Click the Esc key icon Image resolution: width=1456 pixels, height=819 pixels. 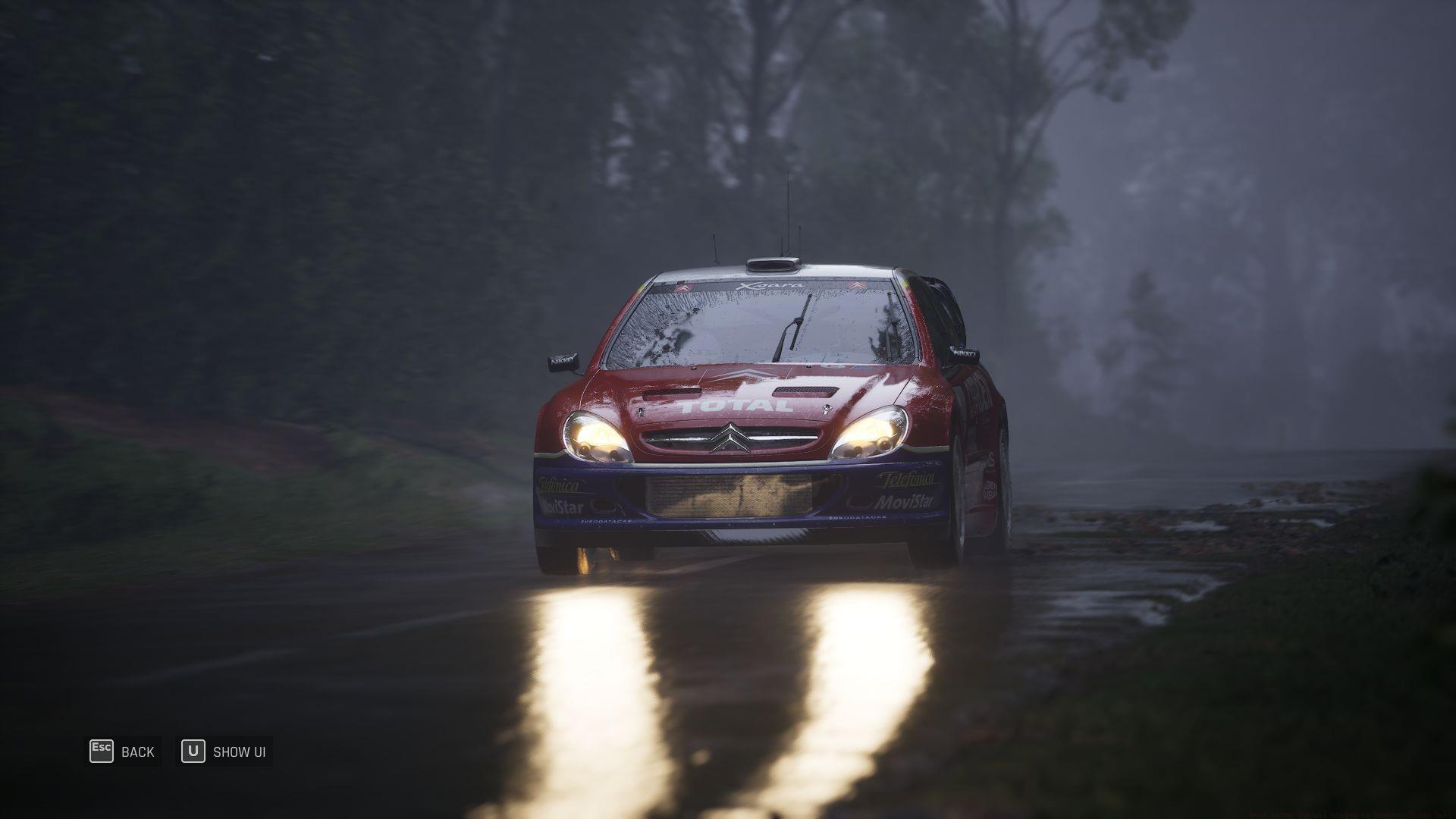coord(101,752)
